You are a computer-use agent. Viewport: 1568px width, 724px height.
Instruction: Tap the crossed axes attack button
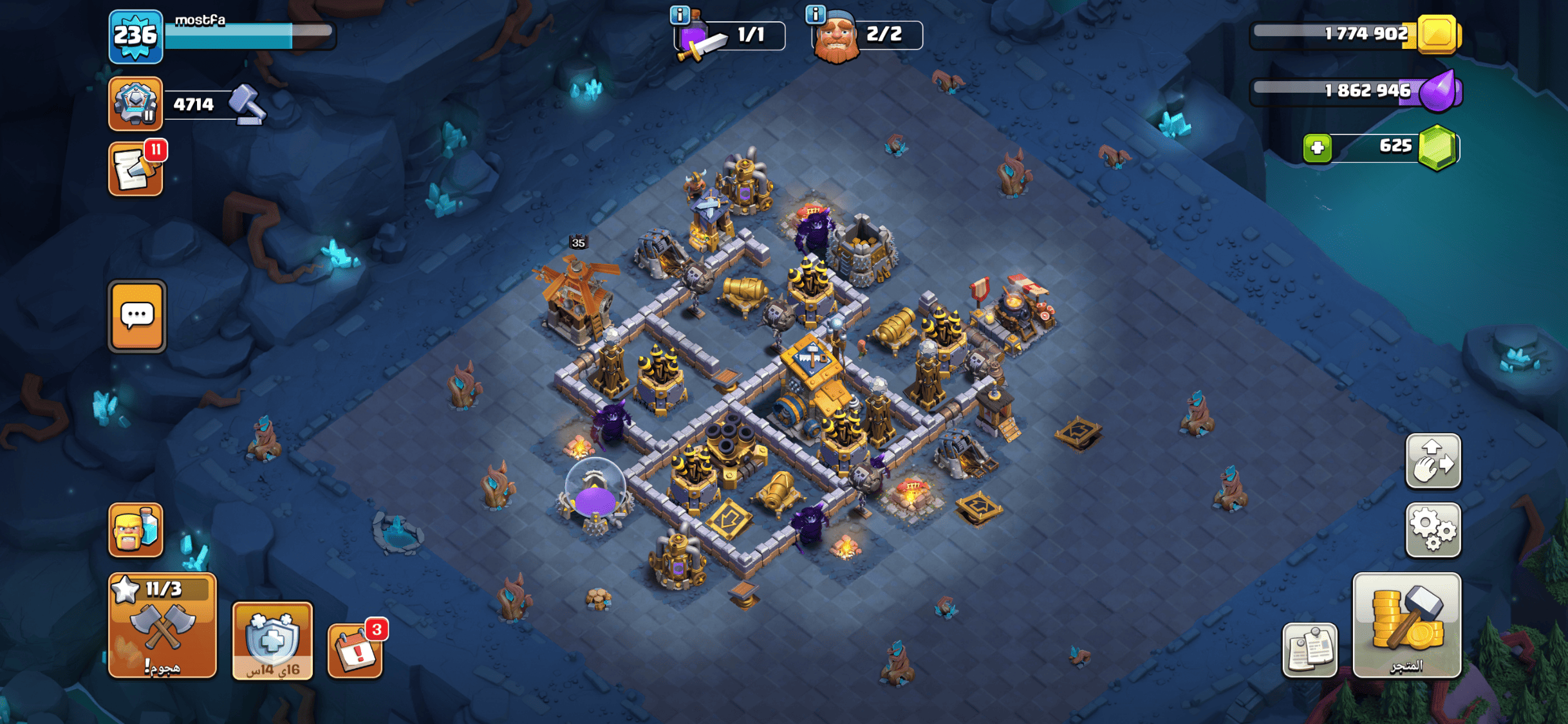tap(162, 626)
